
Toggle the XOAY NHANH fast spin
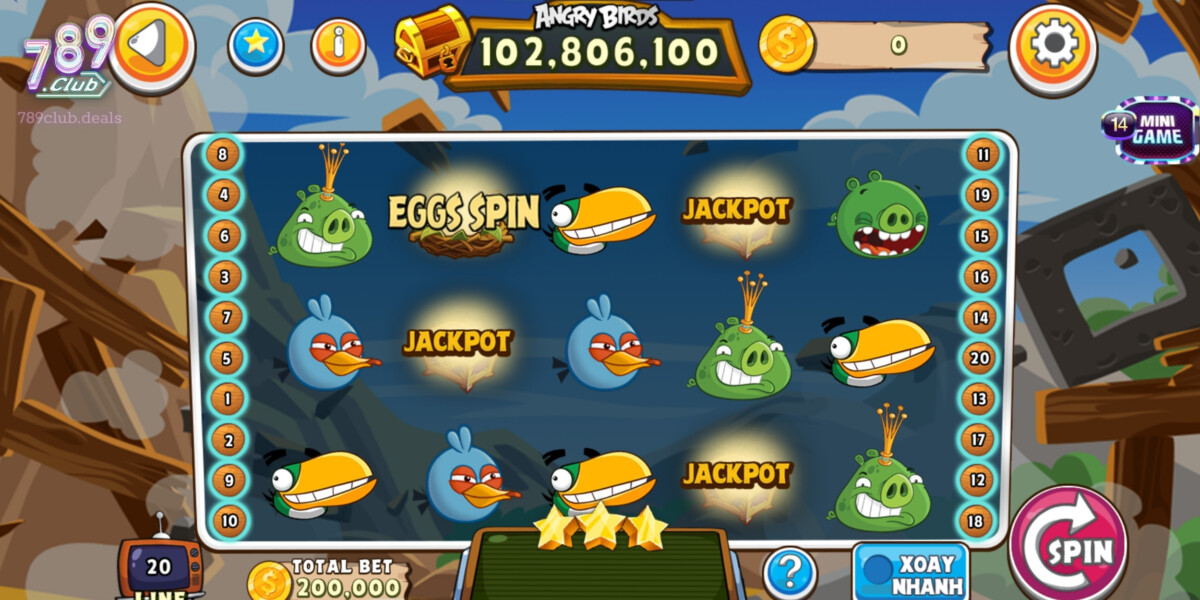910,572
